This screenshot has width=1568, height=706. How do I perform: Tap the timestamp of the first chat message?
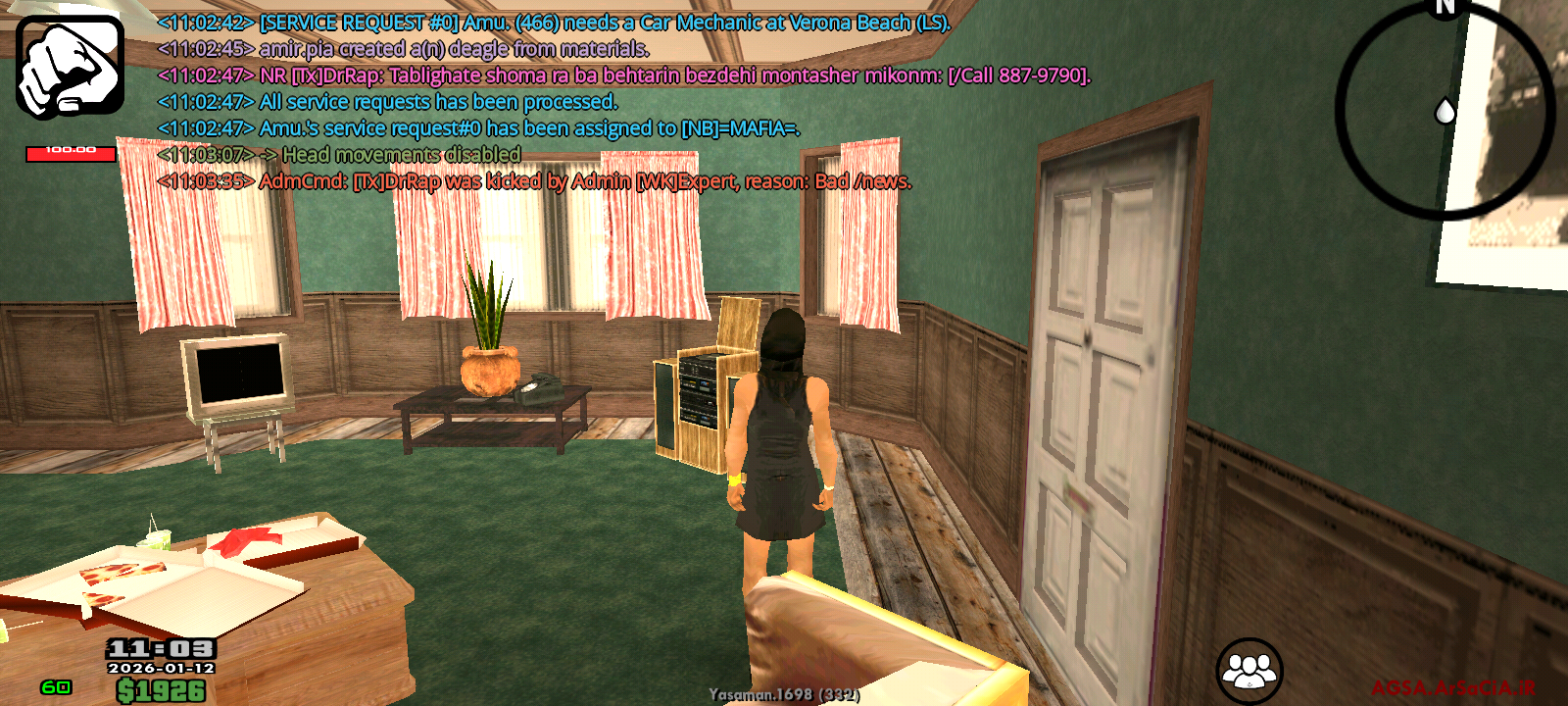(x=205, y=21)
